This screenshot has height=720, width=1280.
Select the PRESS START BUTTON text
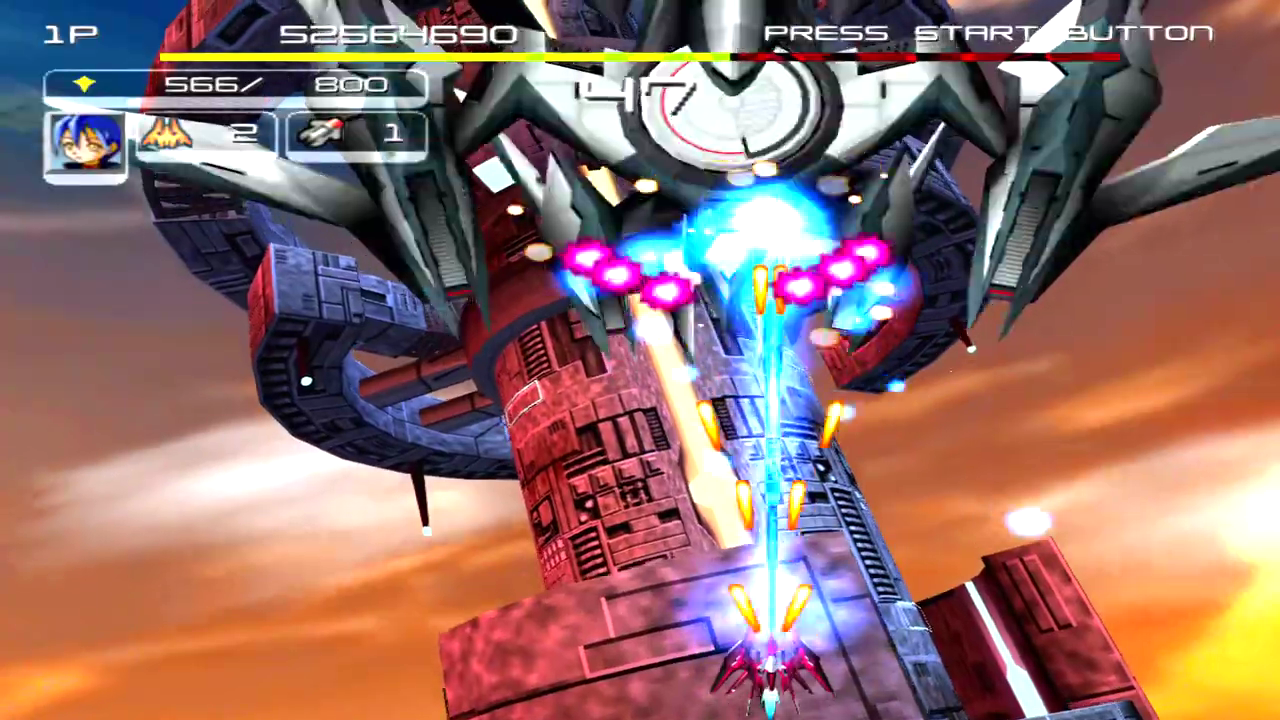pos(990,33)
